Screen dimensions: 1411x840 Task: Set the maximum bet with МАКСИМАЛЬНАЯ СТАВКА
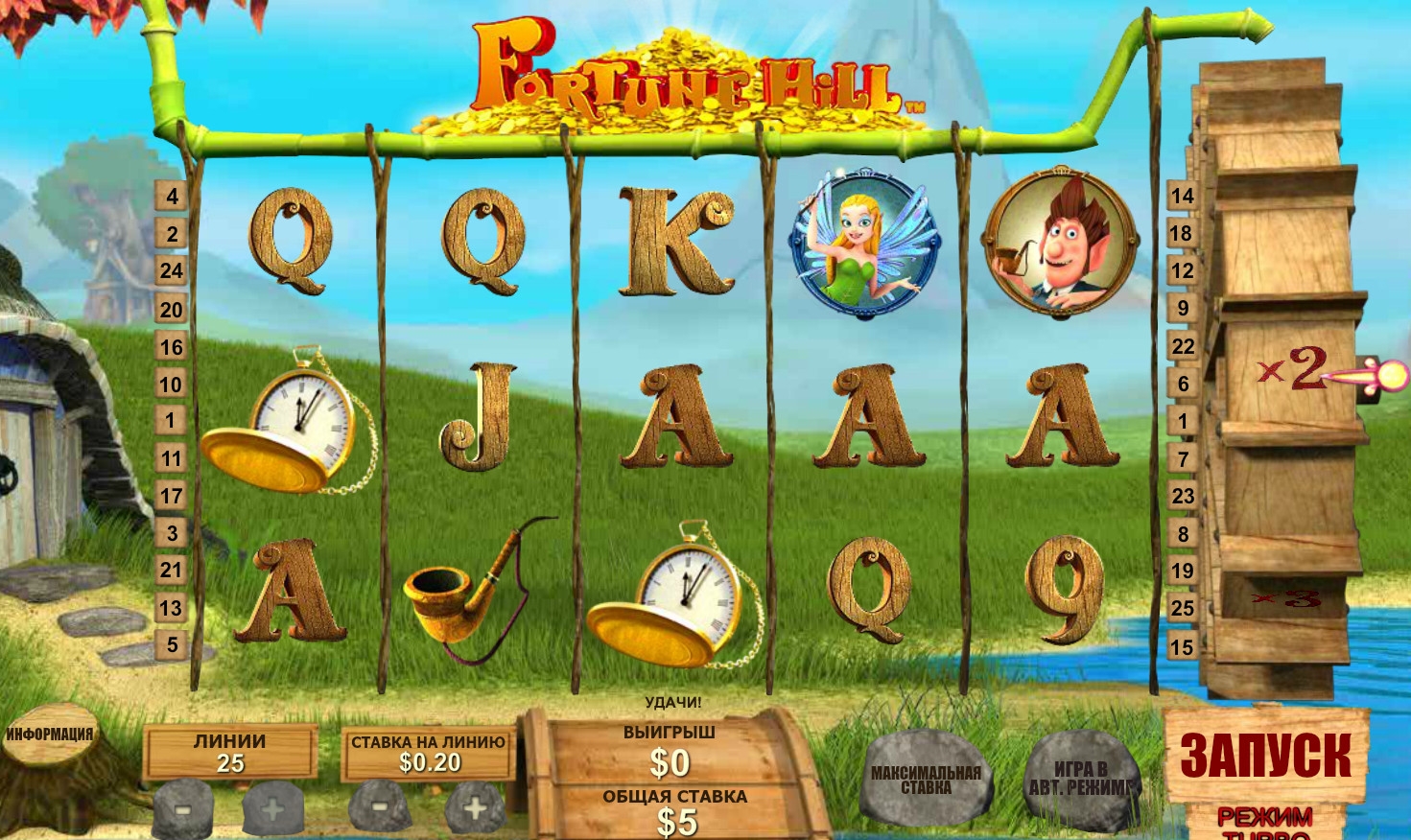coord(926,780)
